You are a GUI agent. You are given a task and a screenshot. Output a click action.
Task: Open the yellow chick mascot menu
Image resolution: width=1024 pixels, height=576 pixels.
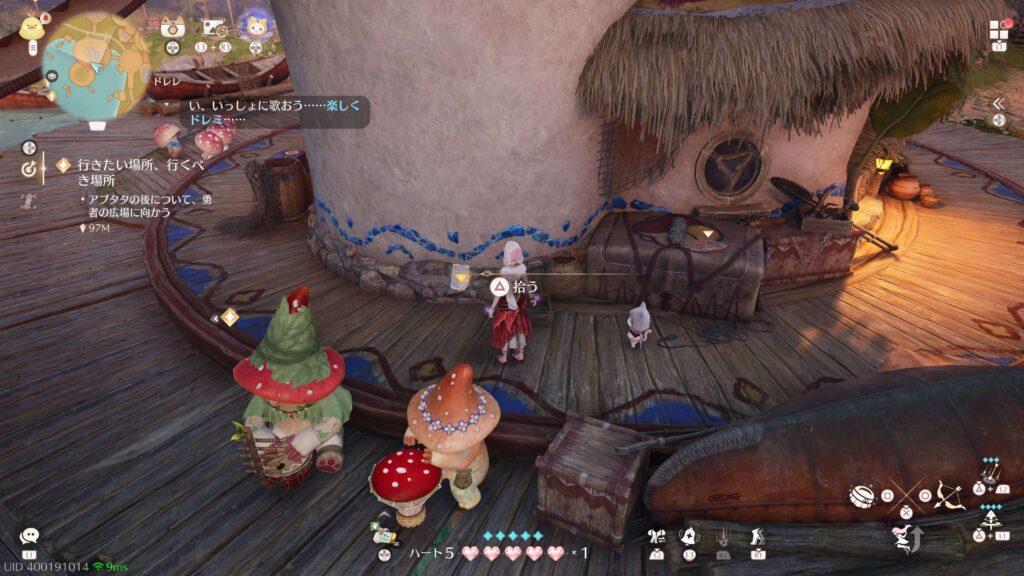[x=31, y=27]
